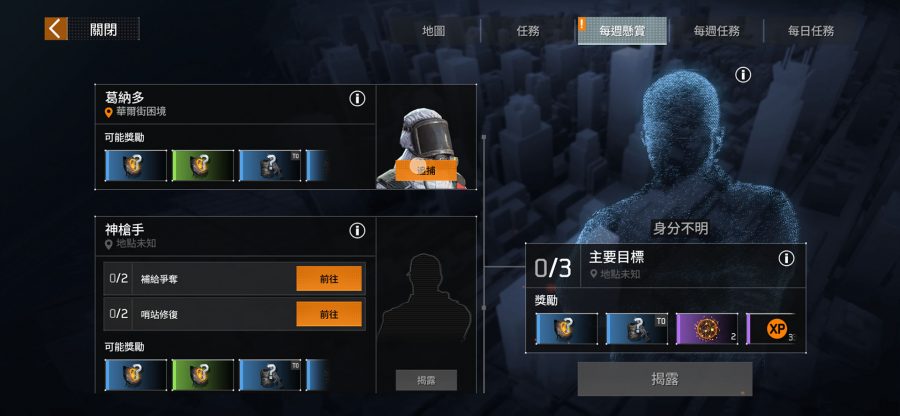
Task: Click the small 揭露 button under 神槍手 silhouette
Action: pyautogui.click(x=426, y=380)
